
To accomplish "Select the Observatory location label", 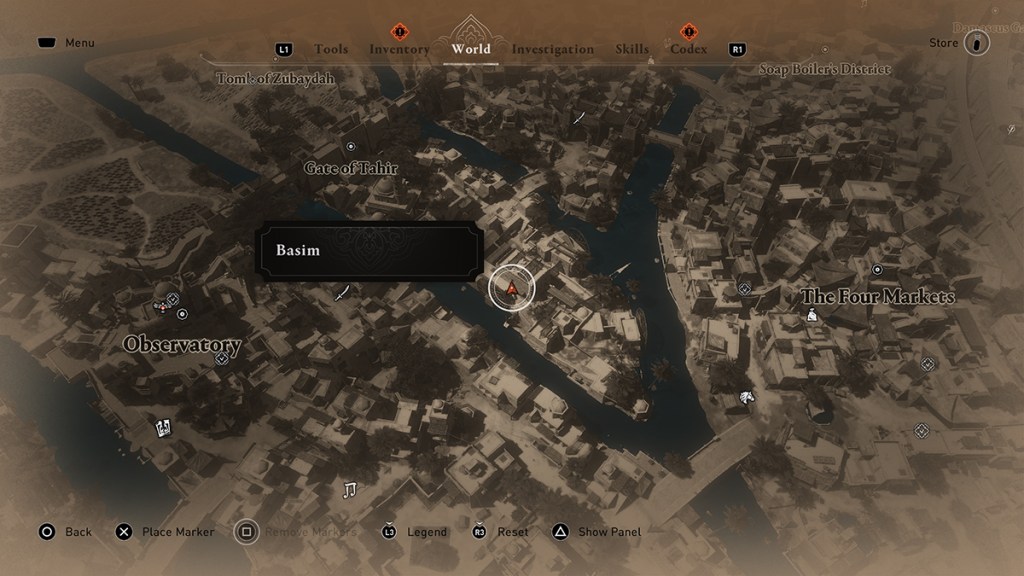I will (x=182, y=344).
